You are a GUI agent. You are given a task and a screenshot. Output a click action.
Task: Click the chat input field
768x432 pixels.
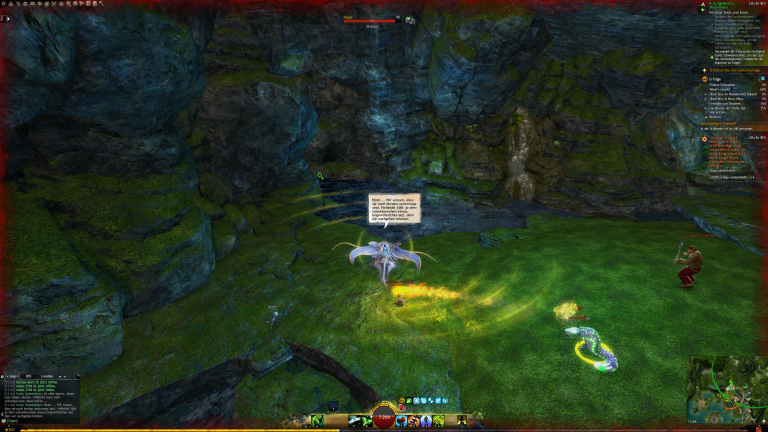click(40, 421)
